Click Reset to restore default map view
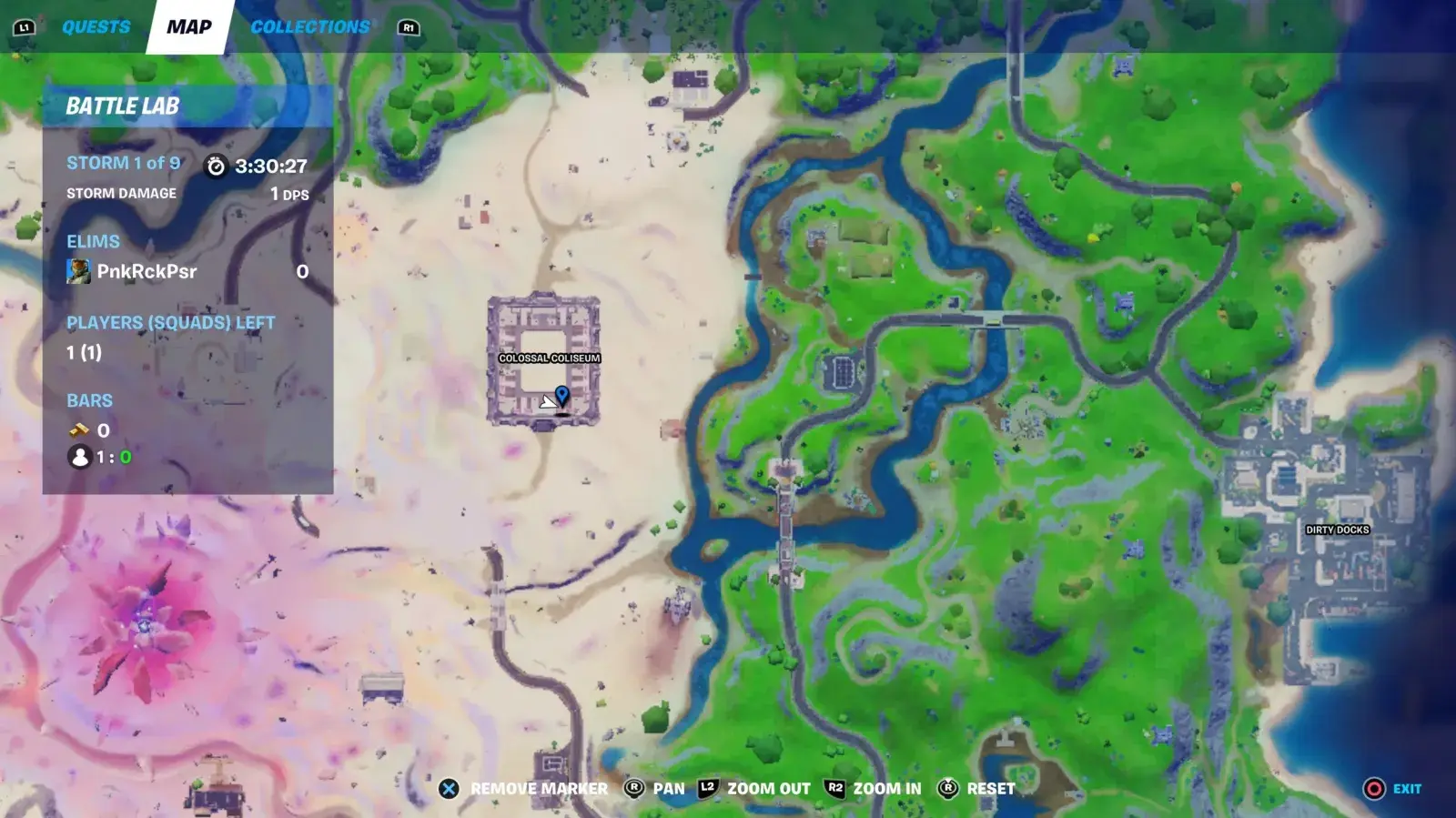 point(992,789)
